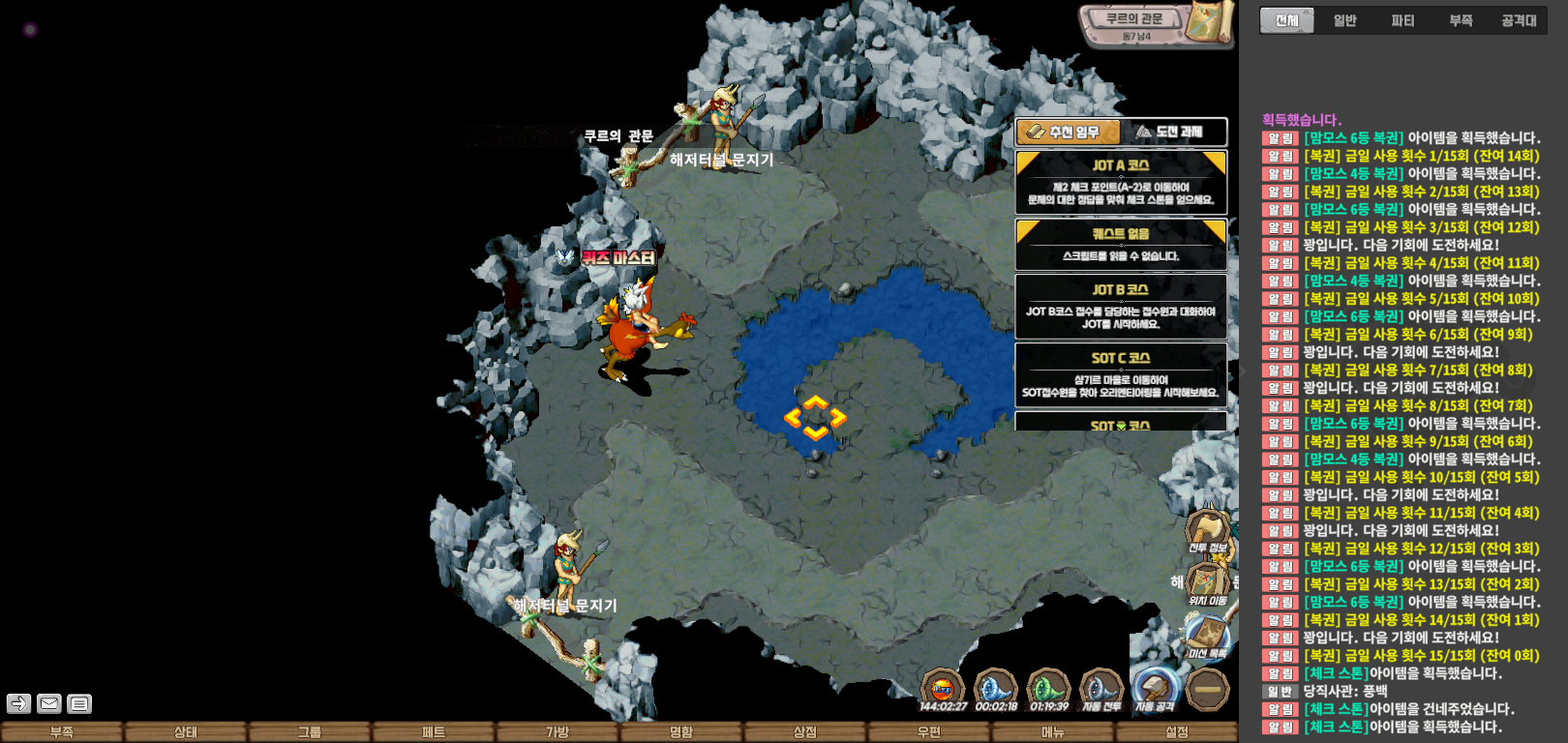Switch chat to the 일반 tab
This screenshot has height=743, width=1568.
coord(1344,20)
